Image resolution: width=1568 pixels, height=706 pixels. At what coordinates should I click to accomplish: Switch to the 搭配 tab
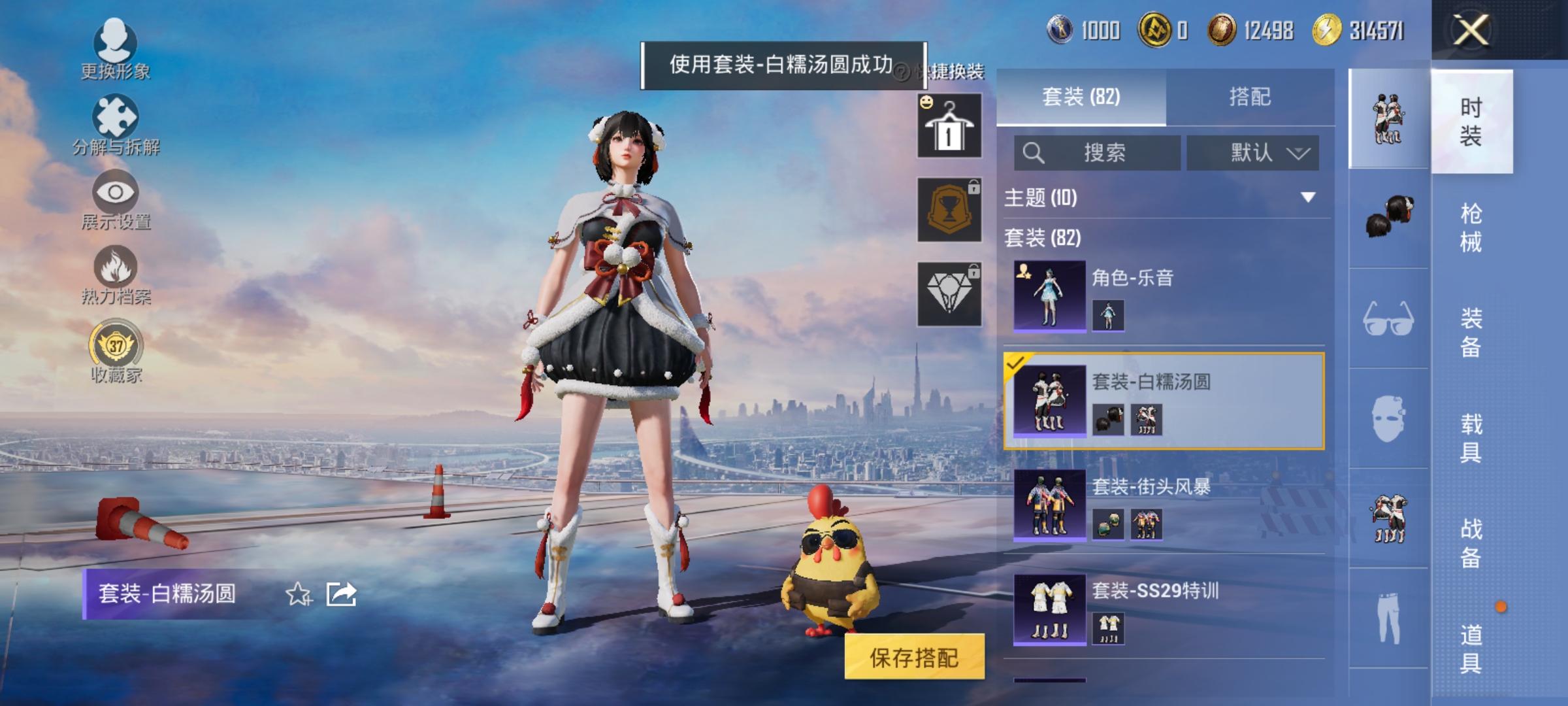[x=1257, y=97]
